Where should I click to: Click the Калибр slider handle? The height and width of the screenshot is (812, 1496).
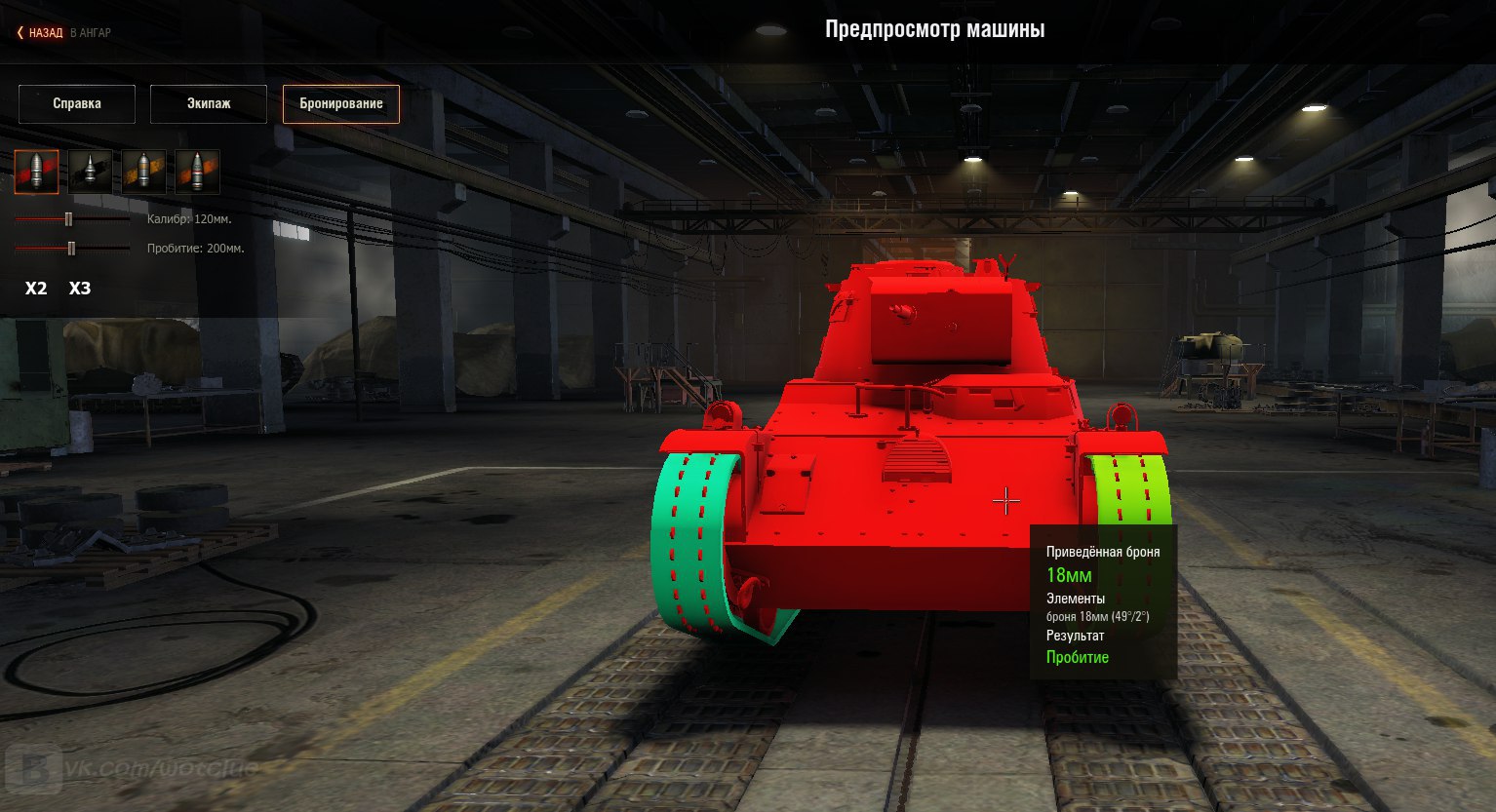[x=68, y=219]
